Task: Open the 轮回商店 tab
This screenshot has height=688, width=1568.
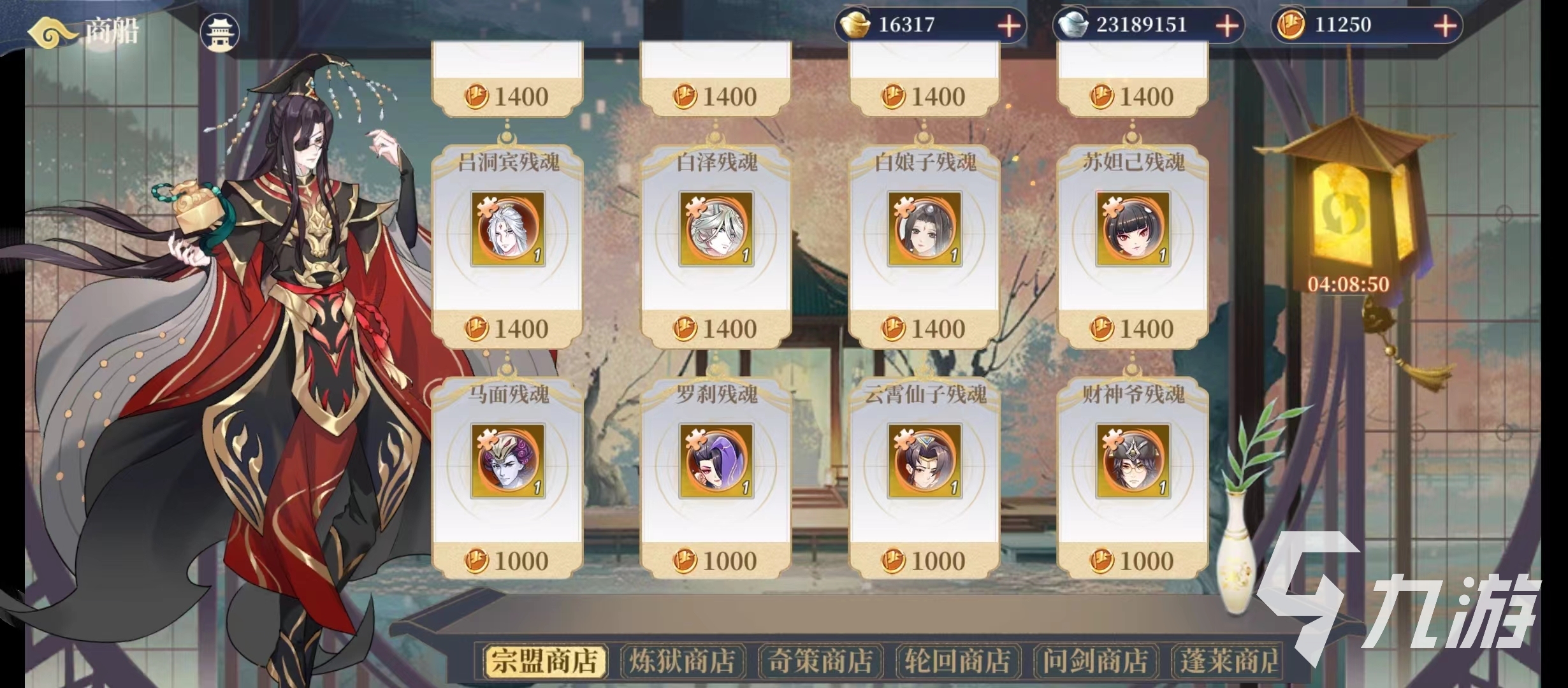Action: (x=958, y=661)
